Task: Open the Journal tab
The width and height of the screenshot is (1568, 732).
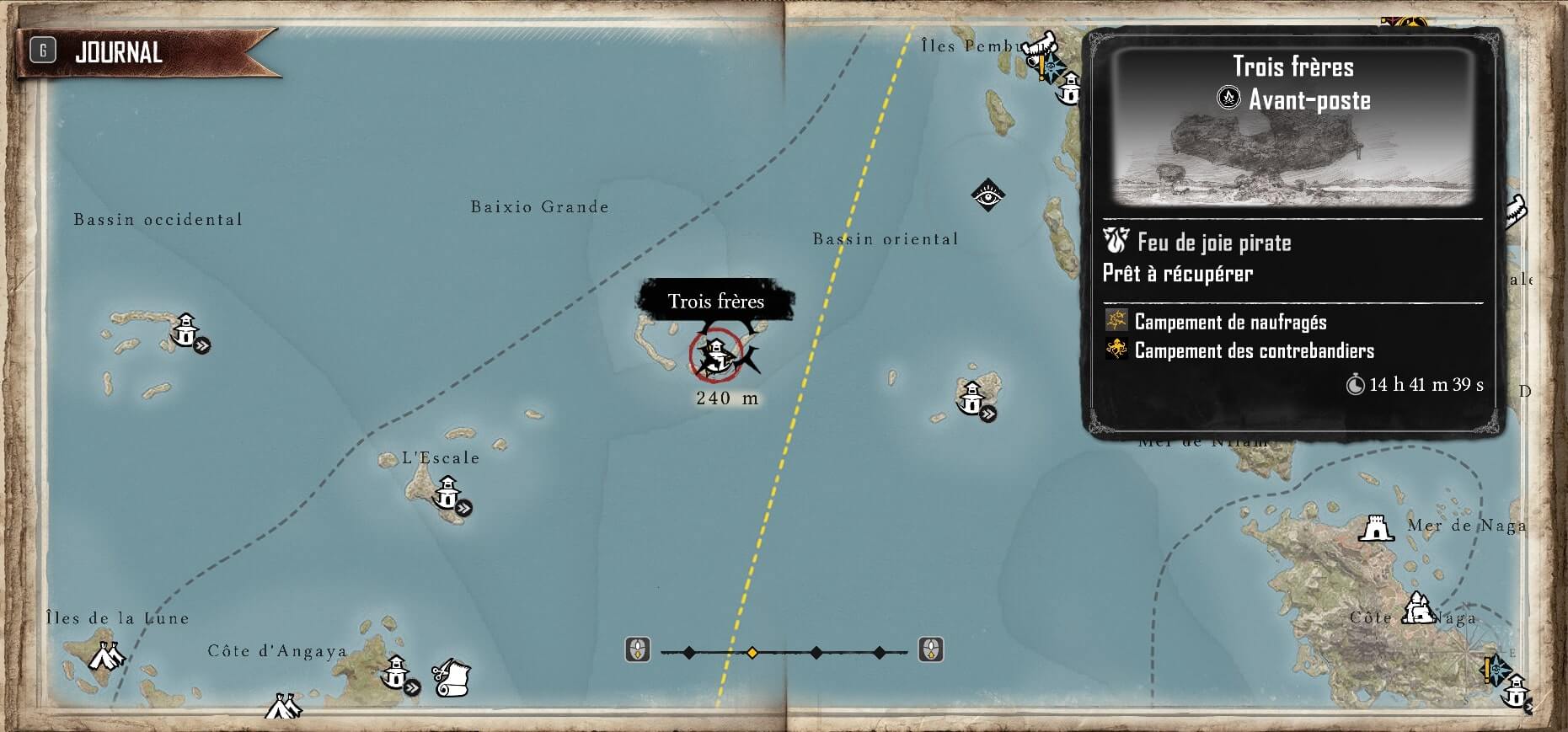Action: pyautogui.click(x=118, y=52)
